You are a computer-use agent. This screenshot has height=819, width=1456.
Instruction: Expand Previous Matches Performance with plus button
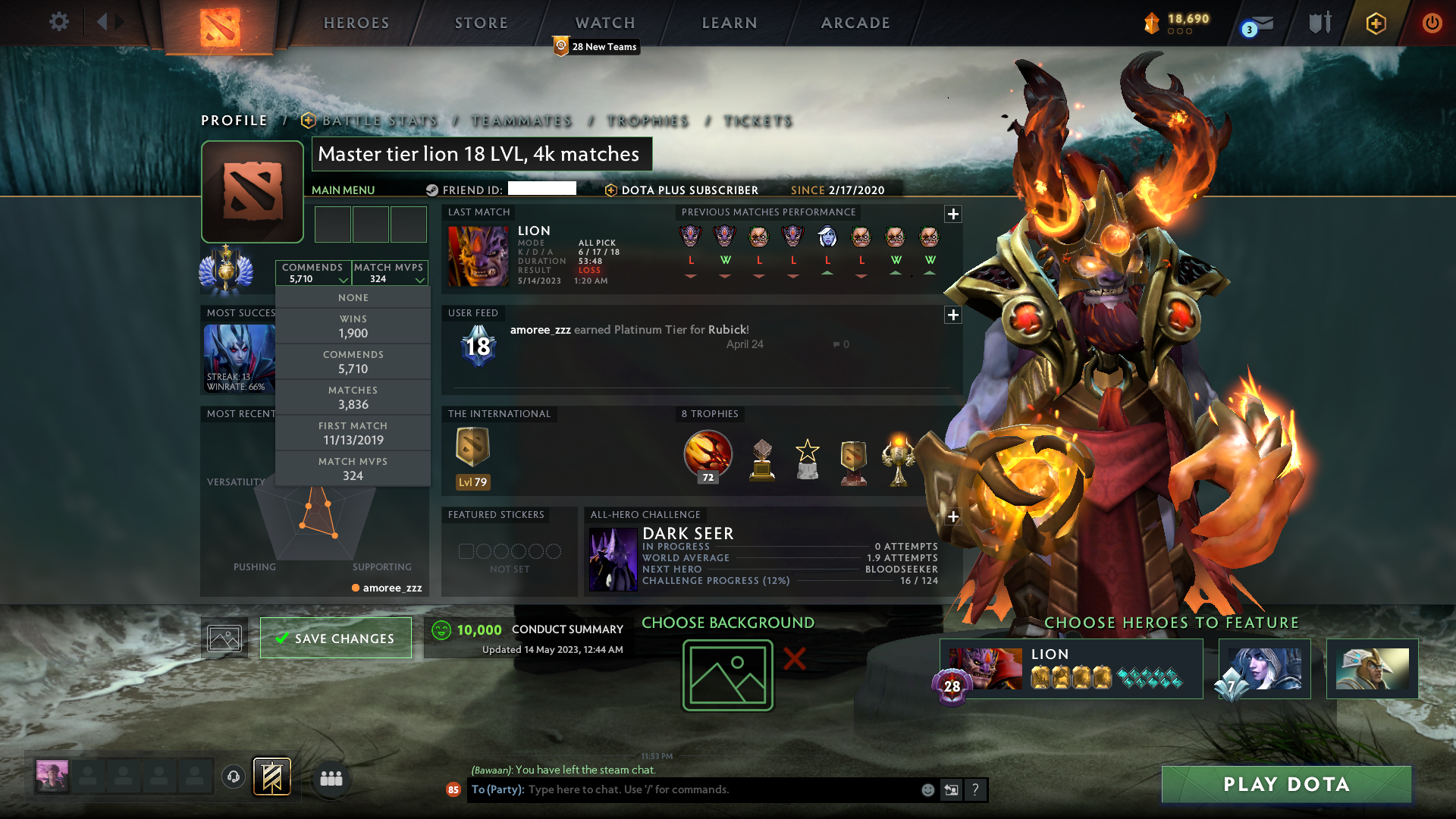(x=952, y=215)
